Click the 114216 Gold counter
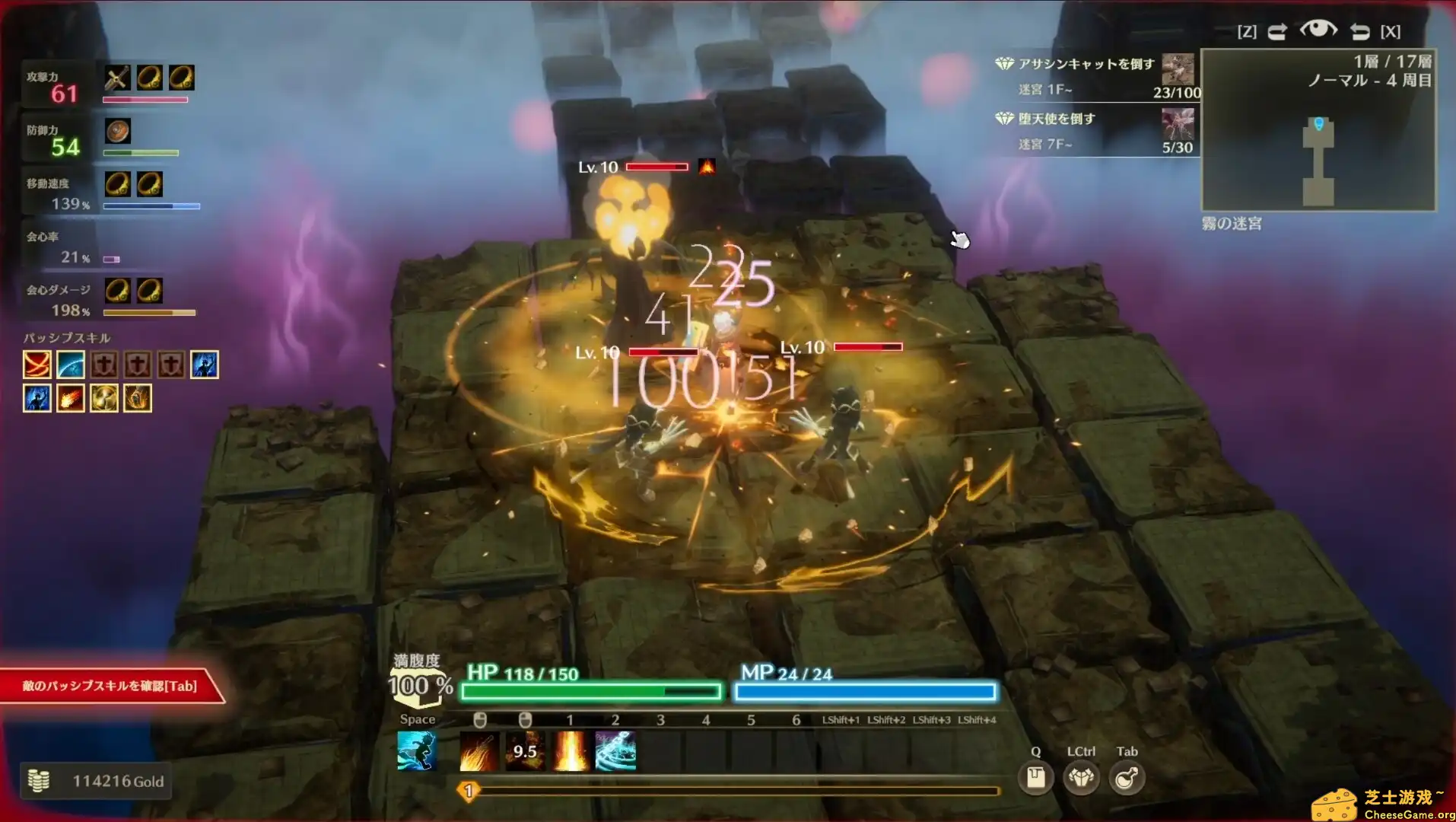Viewport: 1456px width, 822px height. pos(97,780)
